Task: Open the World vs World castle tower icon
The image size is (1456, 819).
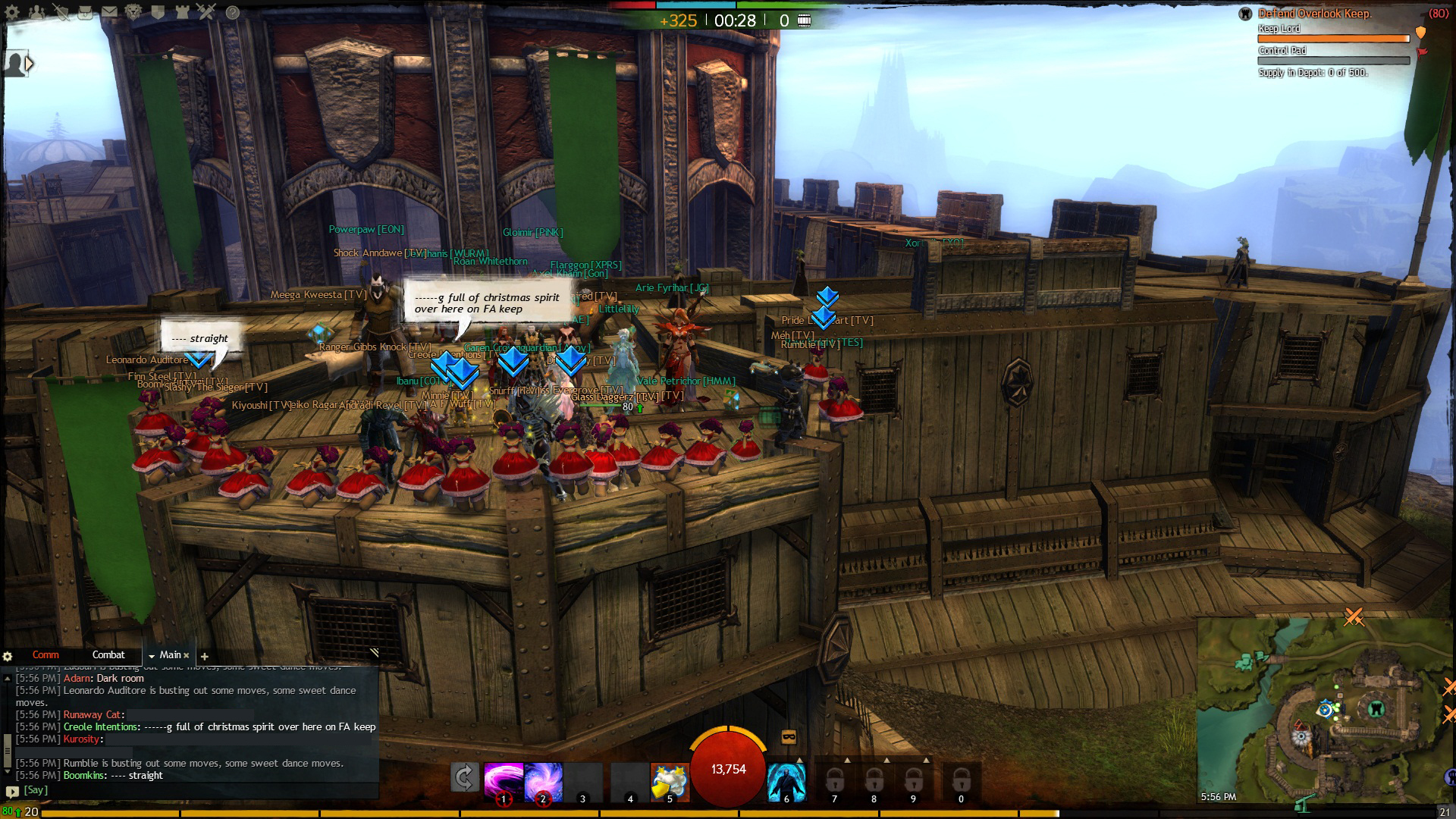Action: (x=183, y=12)
